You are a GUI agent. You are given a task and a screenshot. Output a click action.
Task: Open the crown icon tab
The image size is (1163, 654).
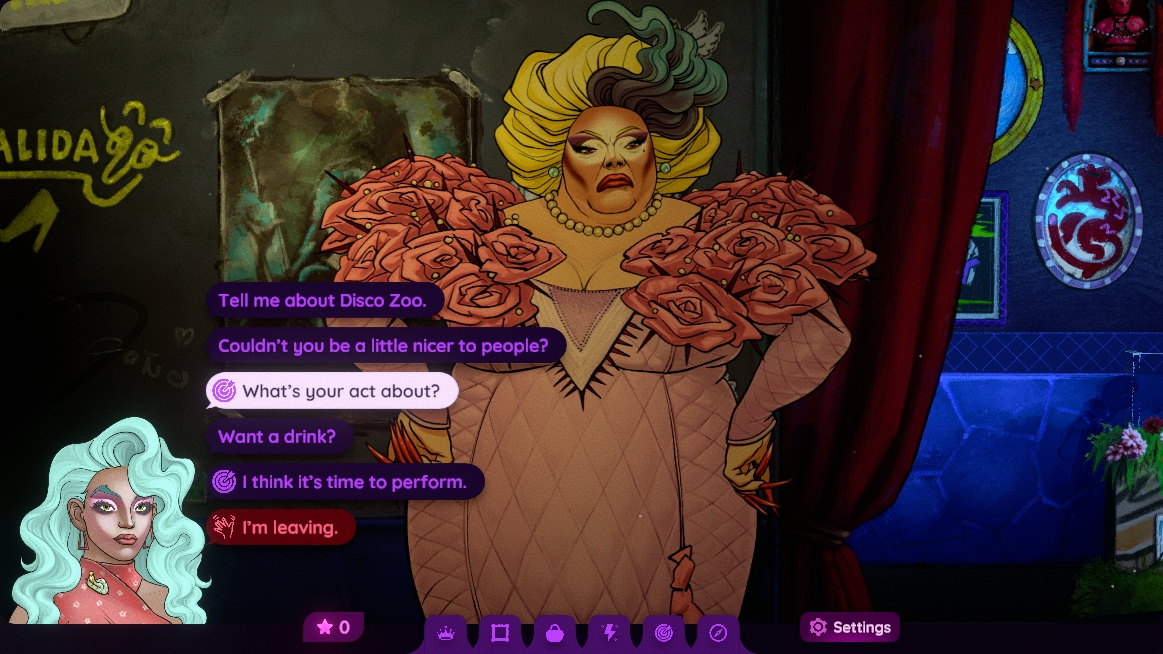tap(446, 632)
